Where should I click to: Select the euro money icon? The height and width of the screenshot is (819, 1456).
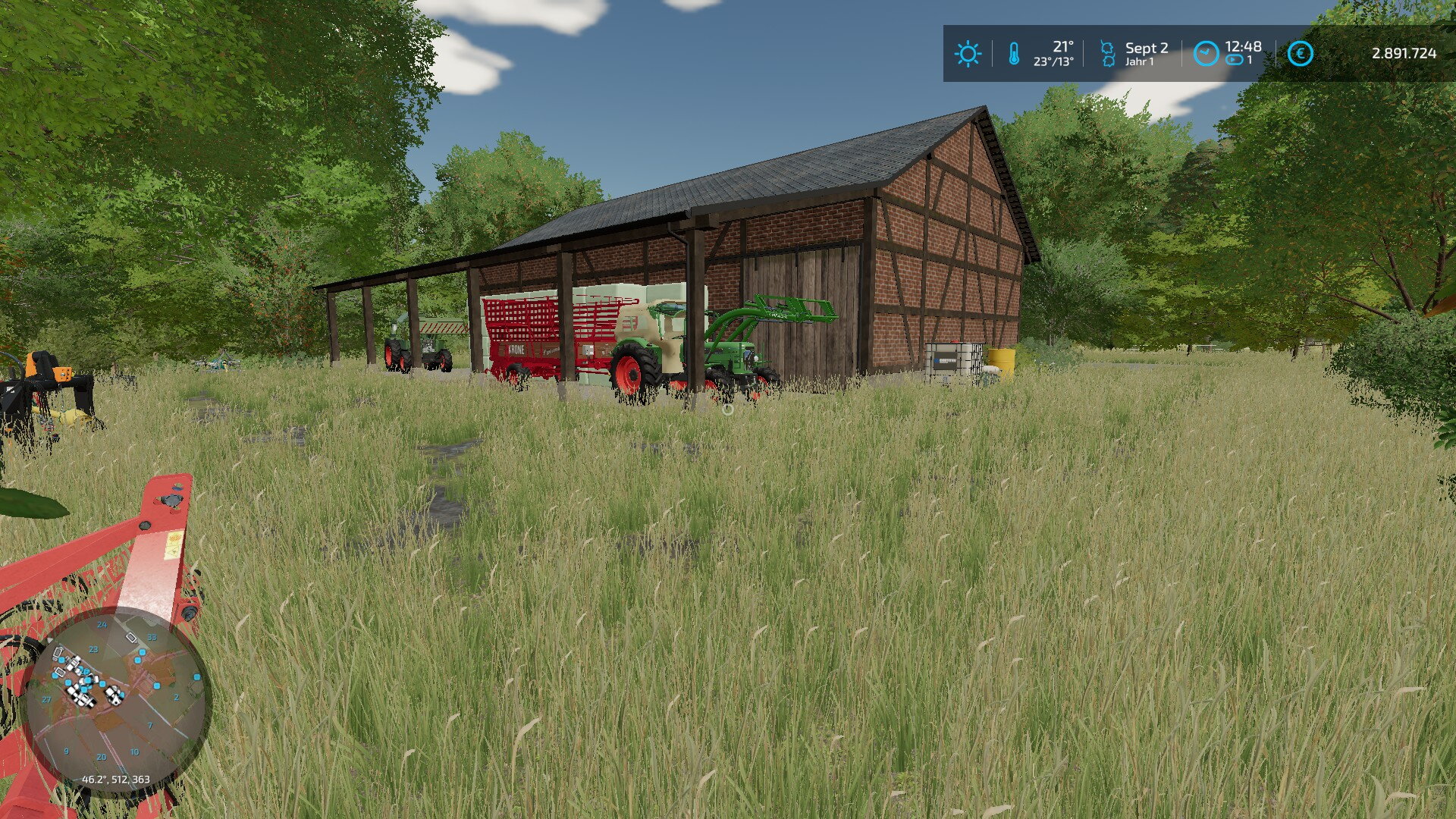pos(1300,54)
